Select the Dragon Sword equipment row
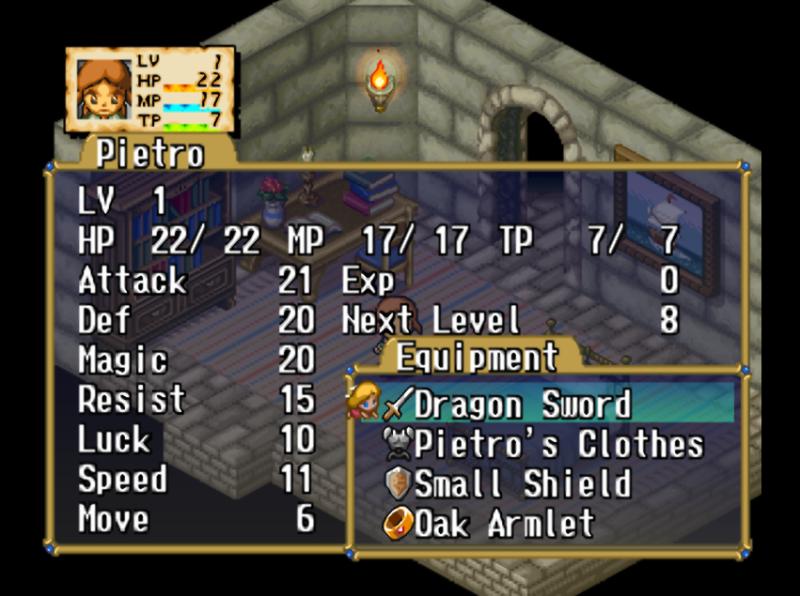Screen dimensions: 800x596 [x=522, y=405]
